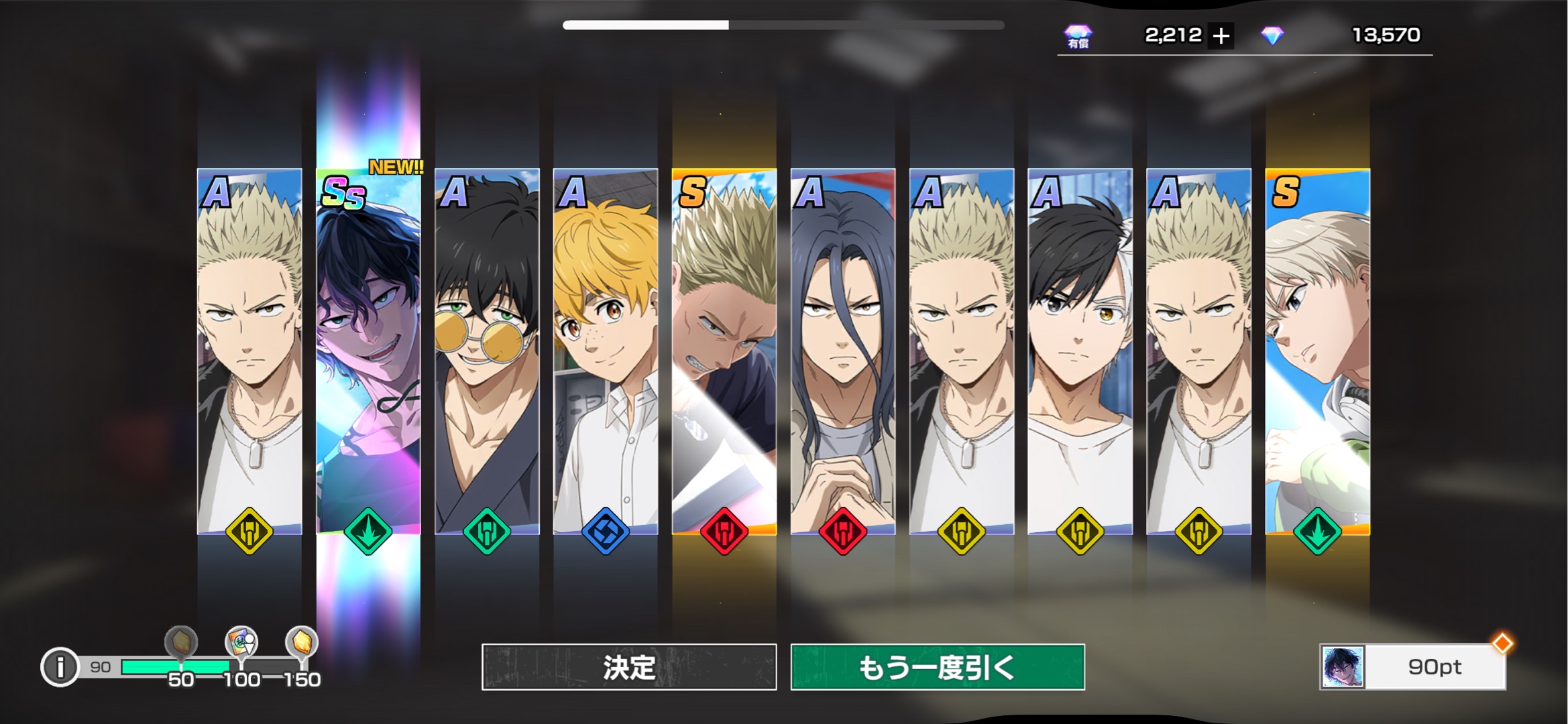The width and height of the screenshot is (1568, 724).
Task: Open the 90pt exchange button
Action: tap(1412, 667)
